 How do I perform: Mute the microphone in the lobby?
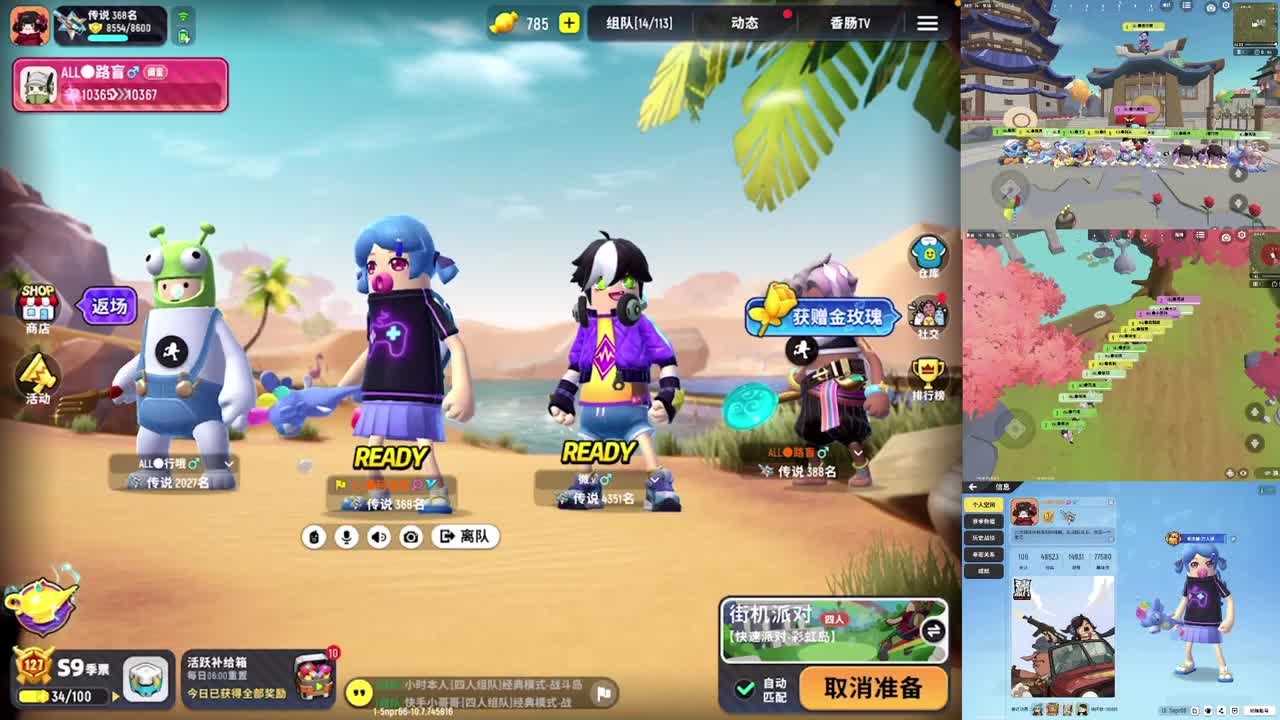click(345, 537)
